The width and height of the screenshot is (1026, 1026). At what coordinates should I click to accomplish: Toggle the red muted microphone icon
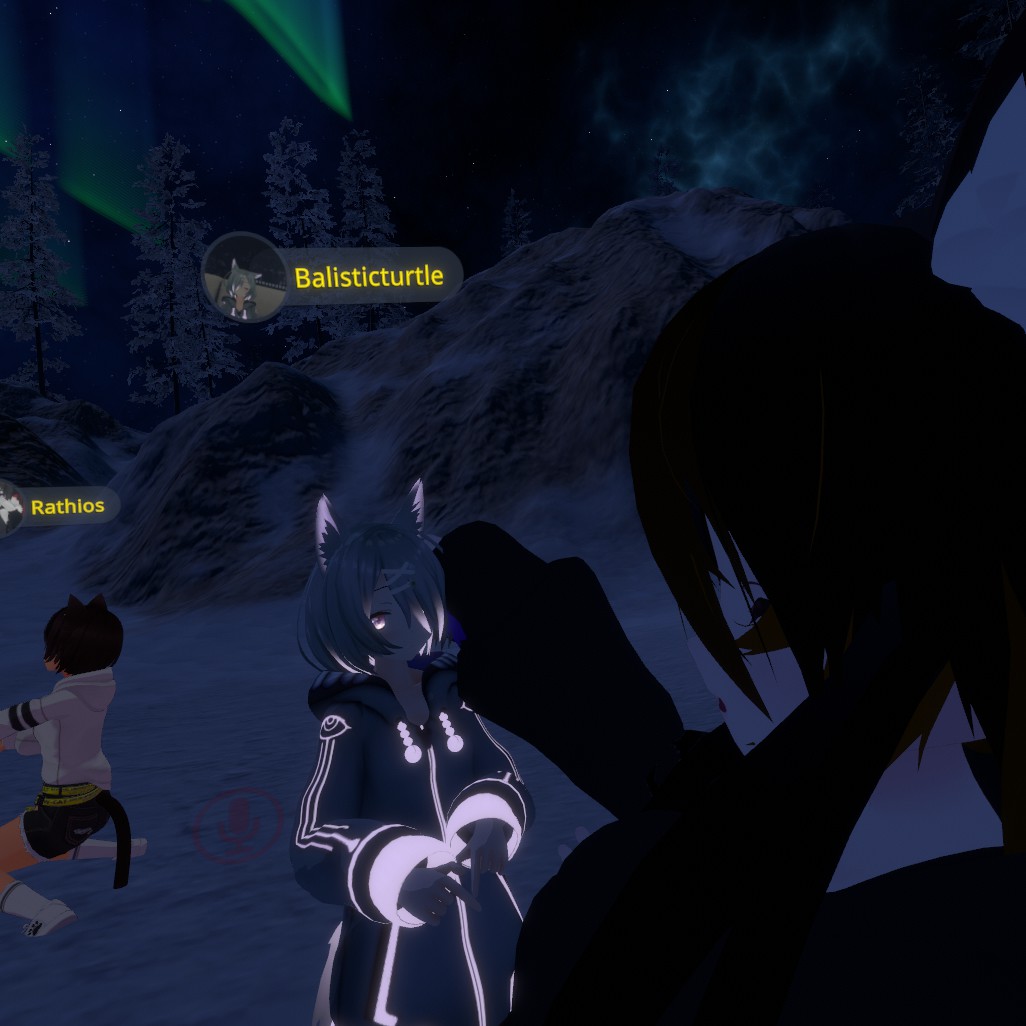[239, 824]
